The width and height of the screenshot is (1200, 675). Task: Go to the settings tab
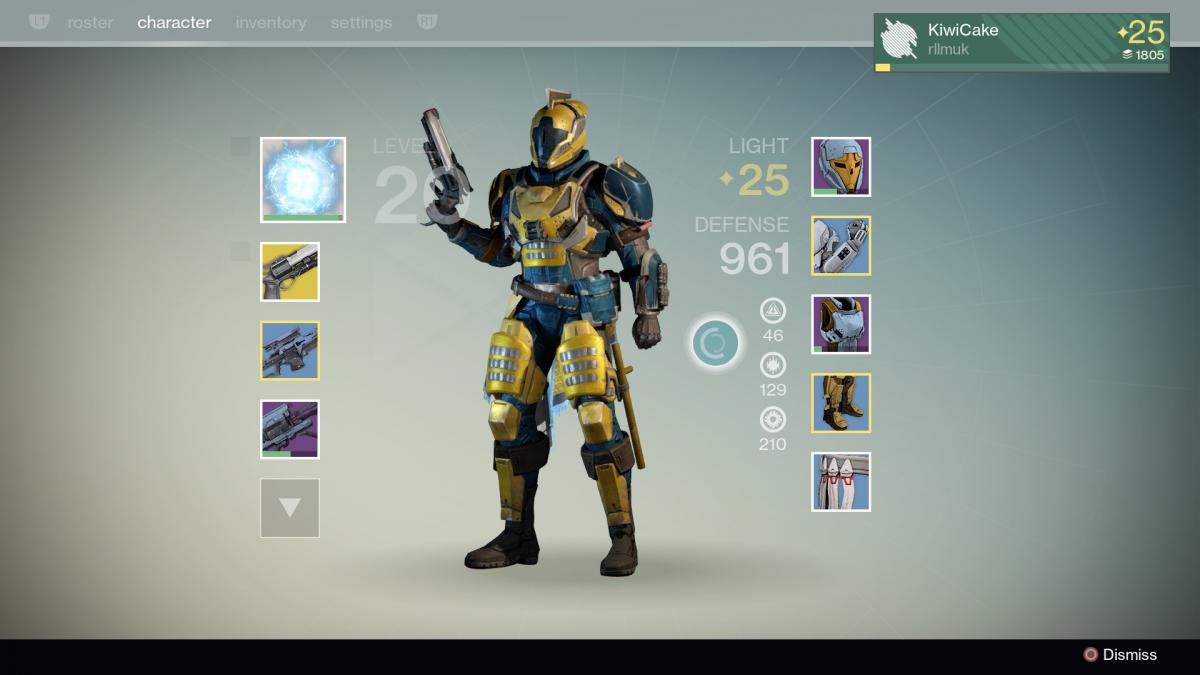click(x=361, y=22)
